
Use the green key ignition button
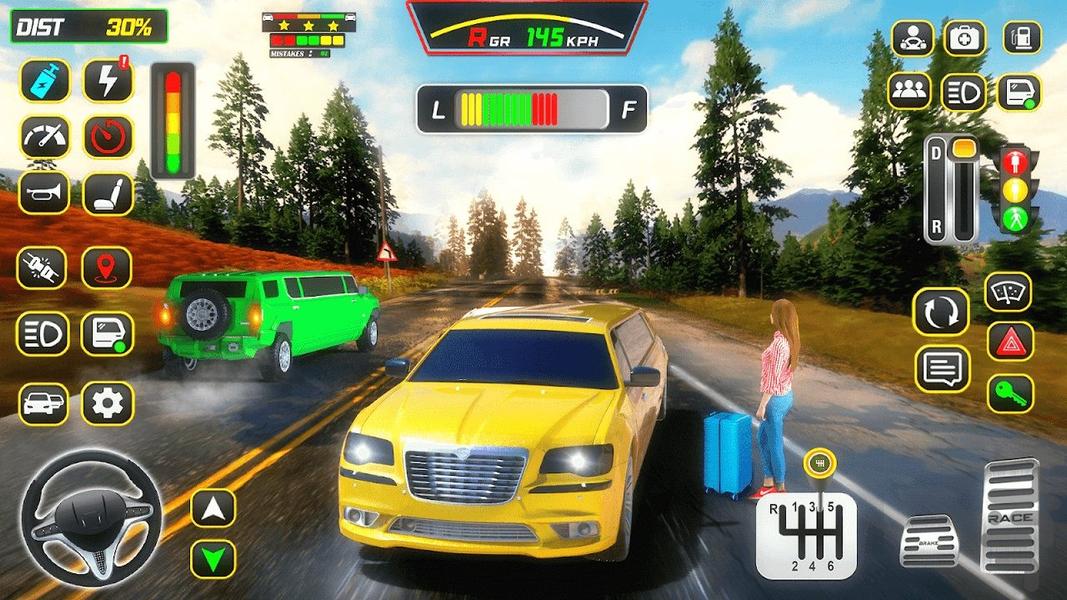(x=1009, y=393)
